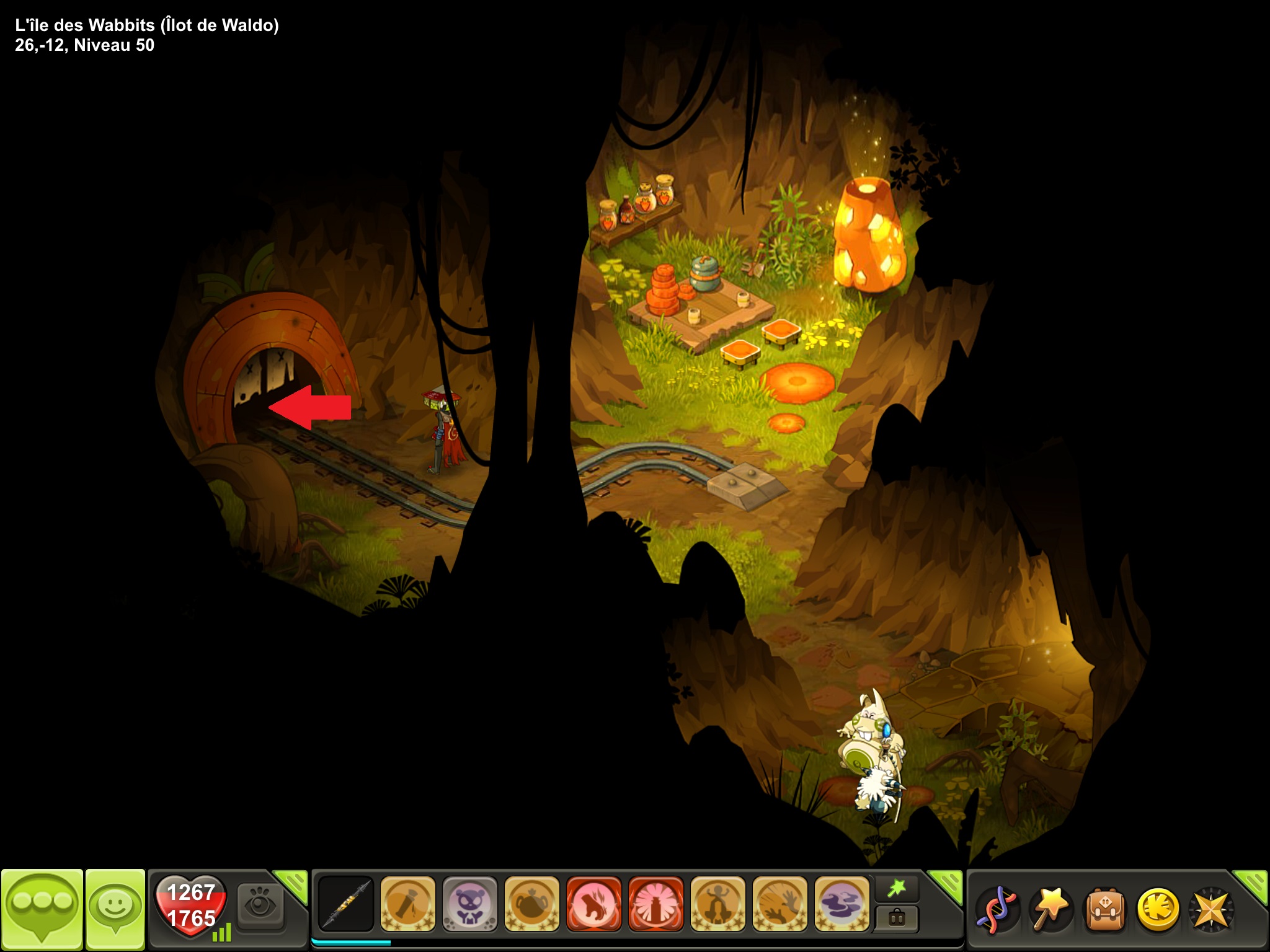This screenshot has height=952, width=1270.
Task: Activate the red bottle burst spell
Action: tap(655, 904)
